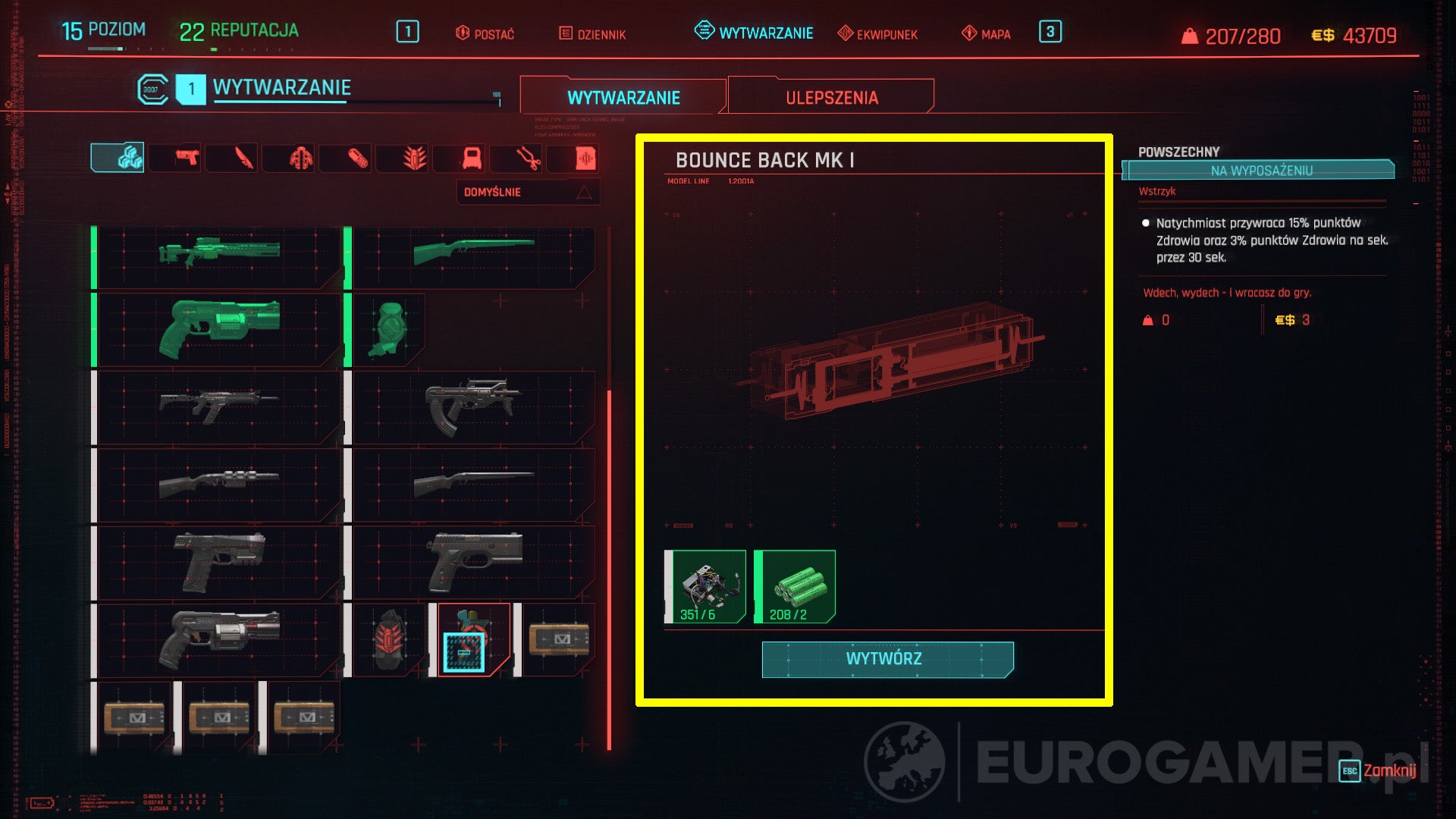The height and width of the screenshot is (819, 1456).
Task: Select the ranged weapons category pistol icon
Action: point(188,158)
